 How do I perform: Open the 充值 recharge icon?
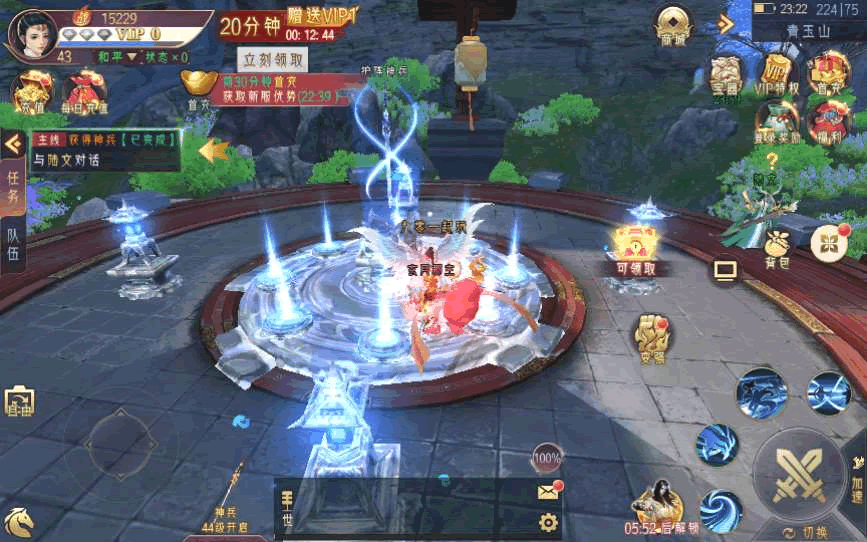coord(27,90)
